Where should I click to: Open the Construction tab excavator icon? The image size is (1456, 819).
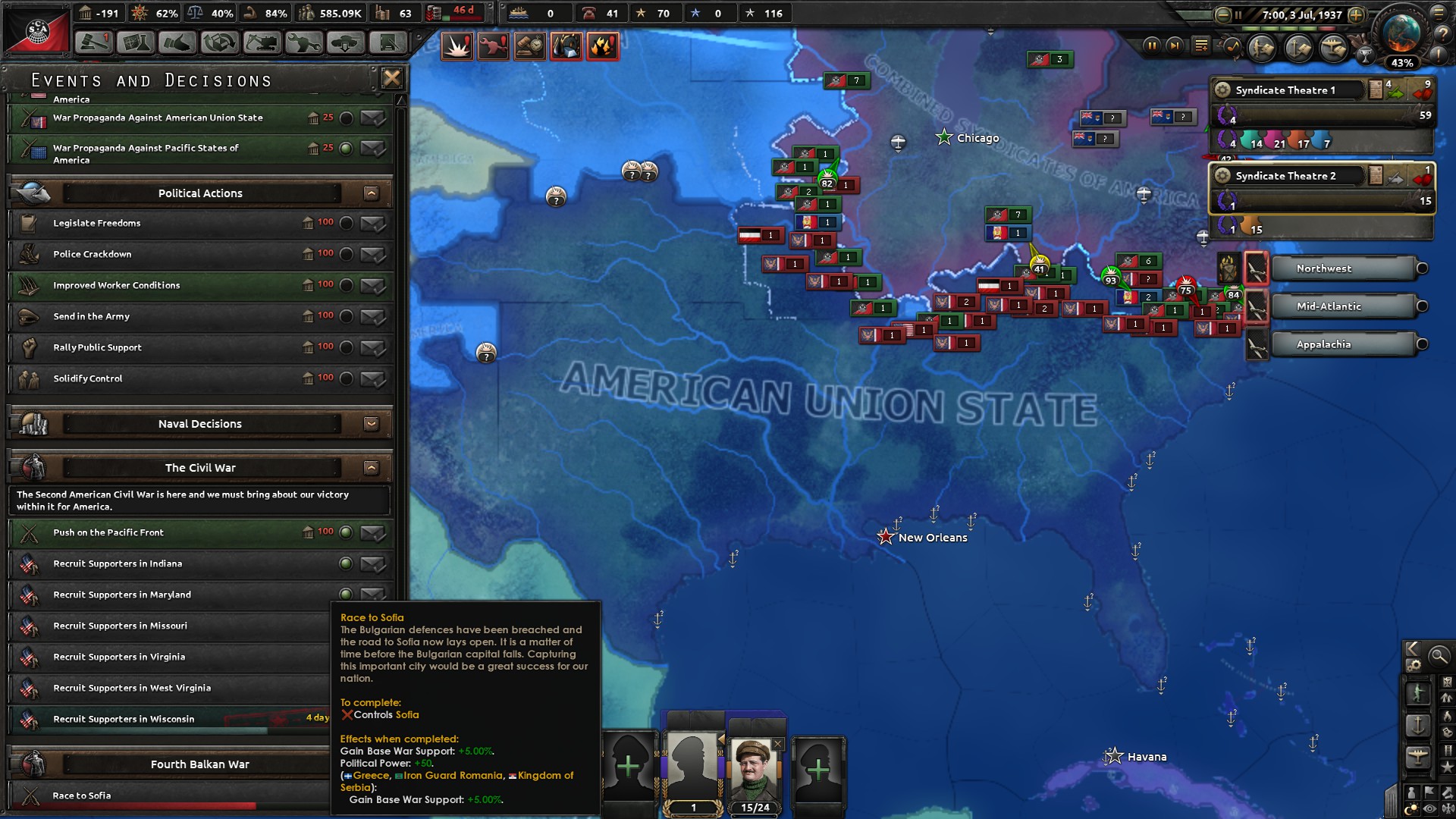pos(262,44)
